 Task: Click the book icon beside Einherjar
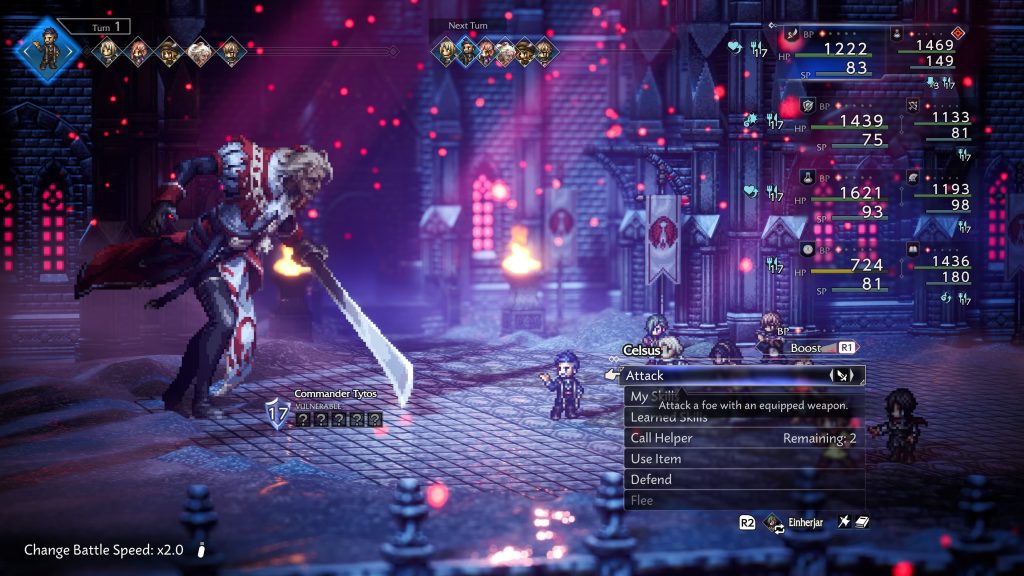pyautogui.click(x=861, y=522)
